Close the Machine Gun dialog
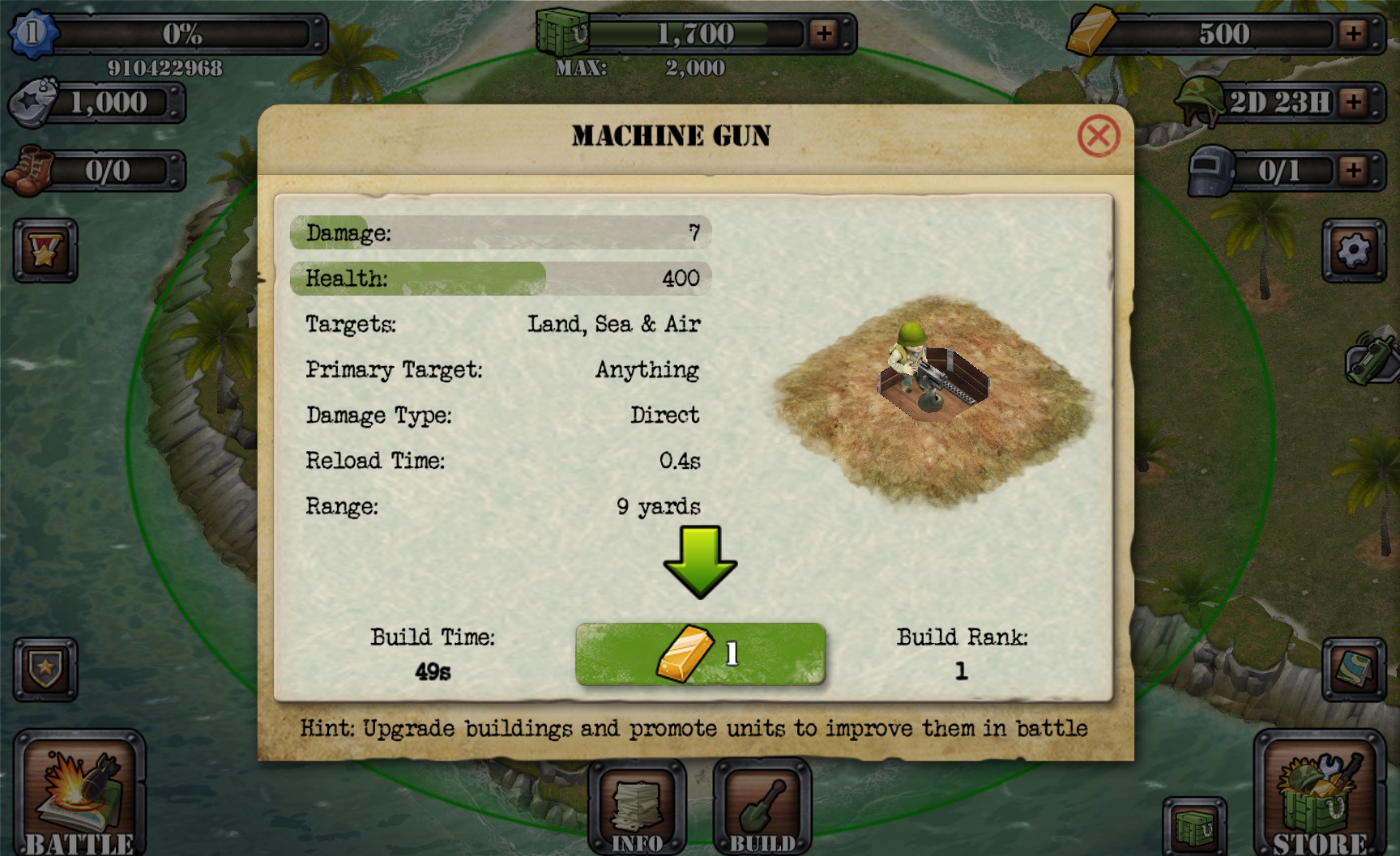 pos(1098,136)
